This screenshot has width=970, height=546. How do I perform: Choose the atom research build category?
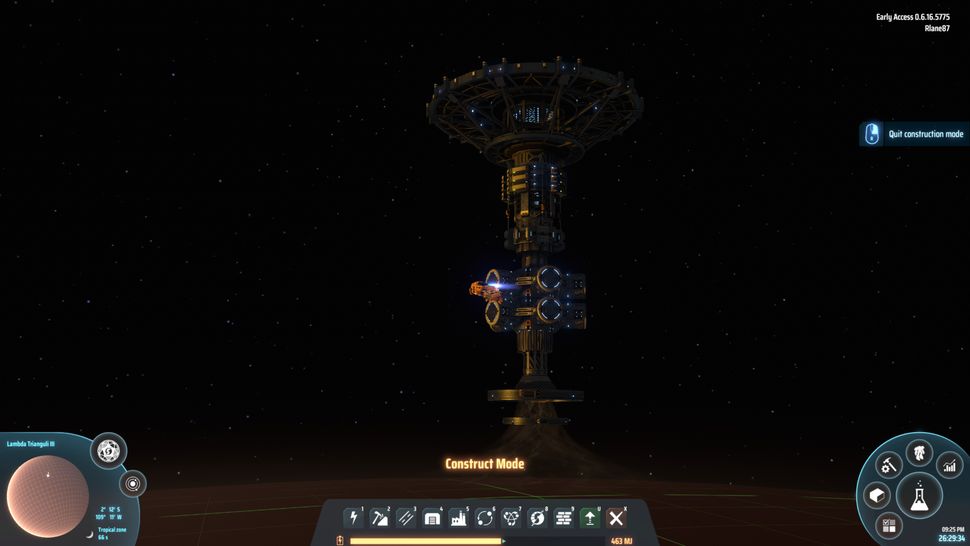pos(512,518)
